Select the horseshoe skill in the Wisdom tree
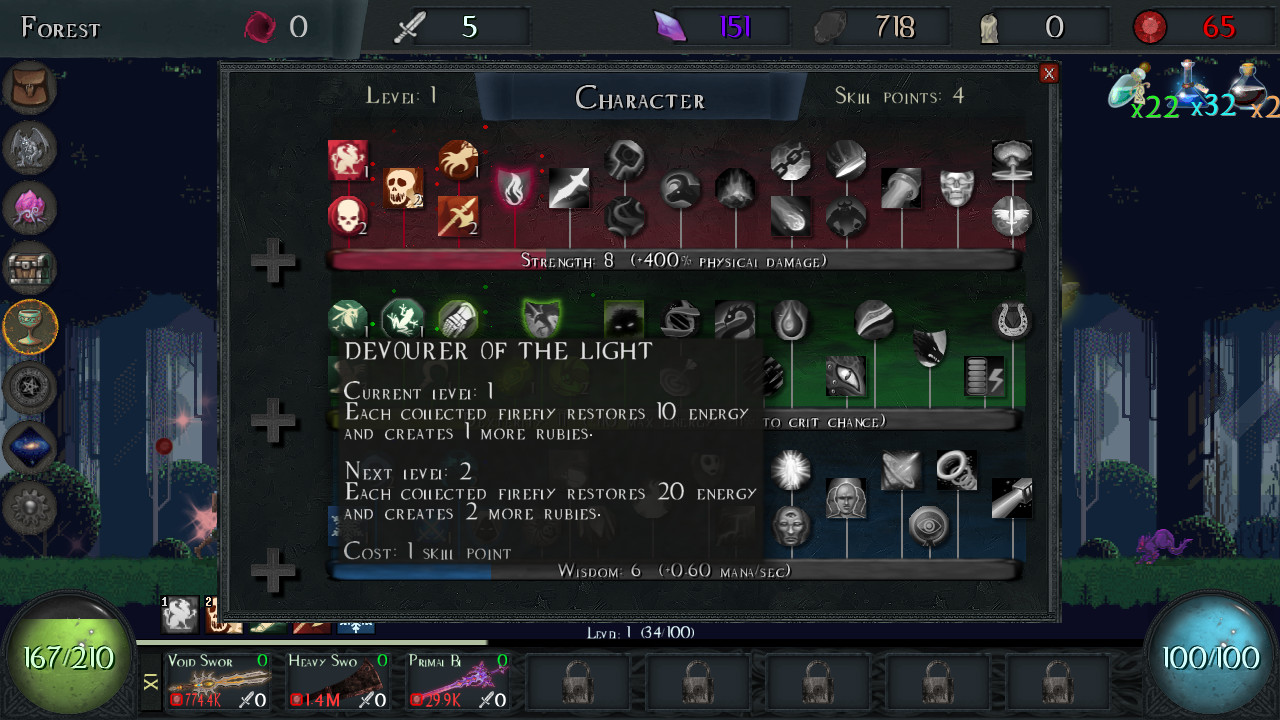 [1011, 318]
